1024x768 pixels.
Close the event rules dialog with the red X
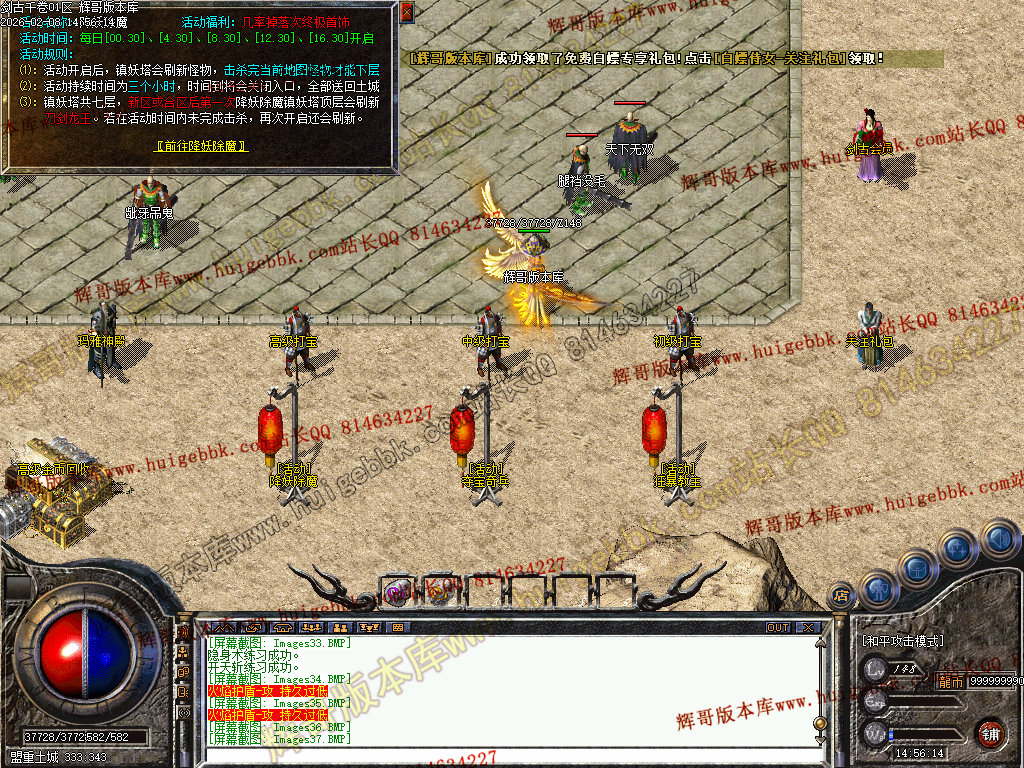pos(407,12)
